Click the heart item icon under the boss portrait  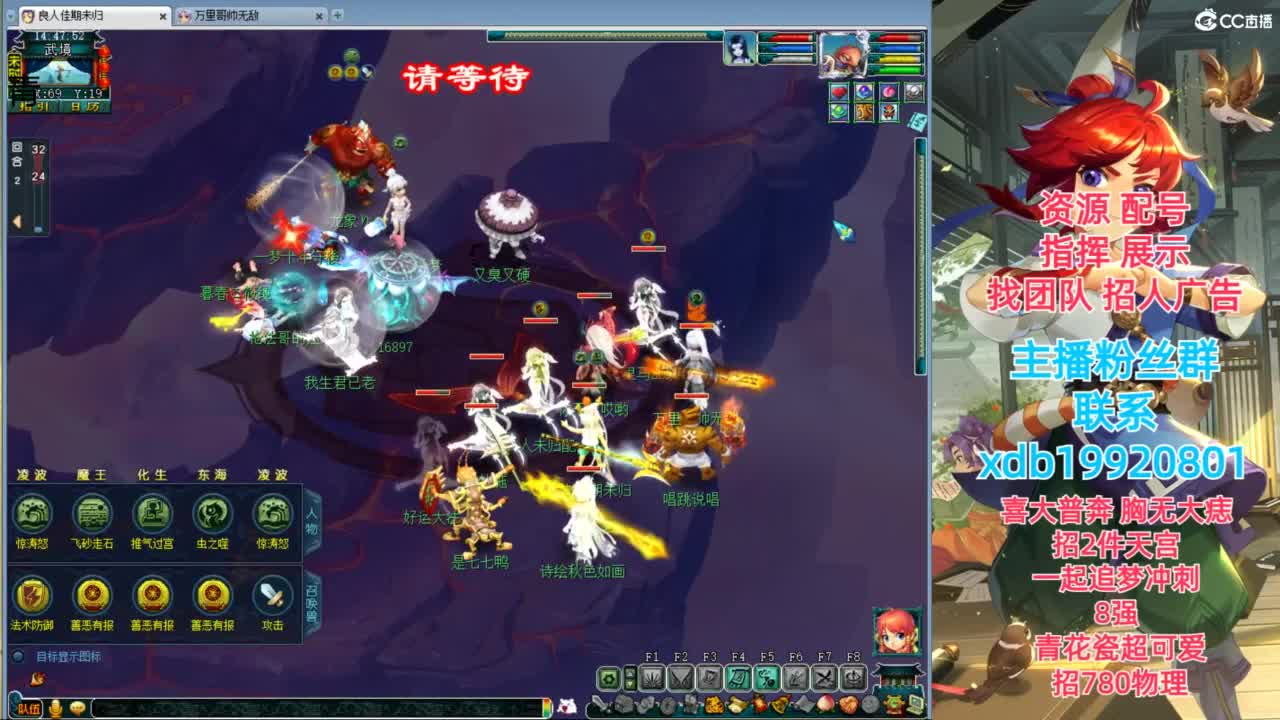click(x=839, y=92)
